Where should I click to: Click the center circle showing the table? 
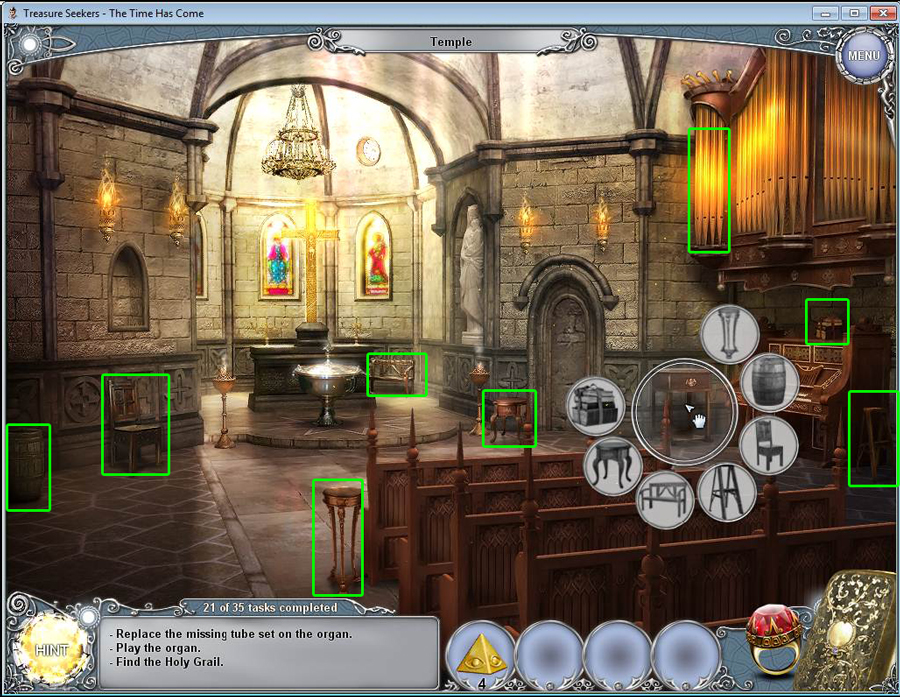click(685, 409)
